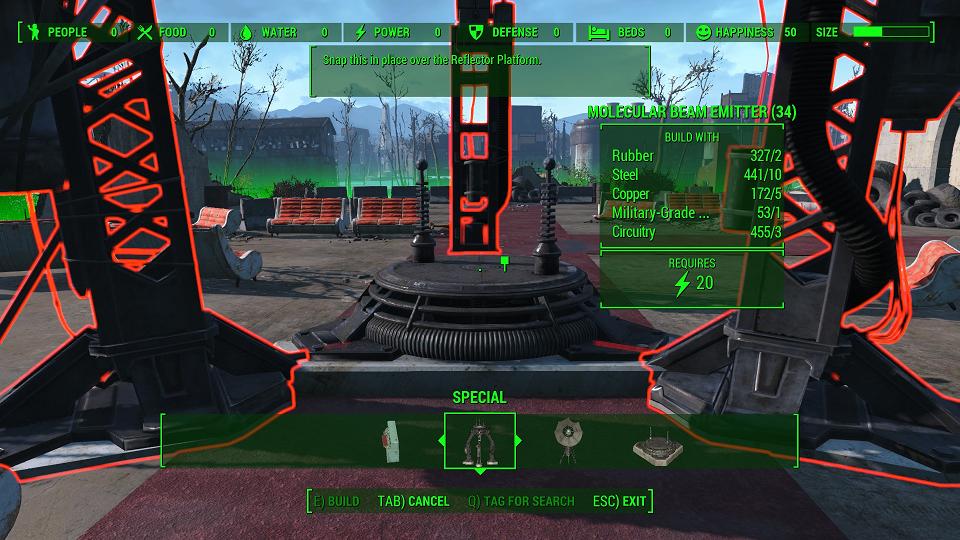Open the Special category header
The width and height of the screenshot is (960, 540).
point(480,398)
